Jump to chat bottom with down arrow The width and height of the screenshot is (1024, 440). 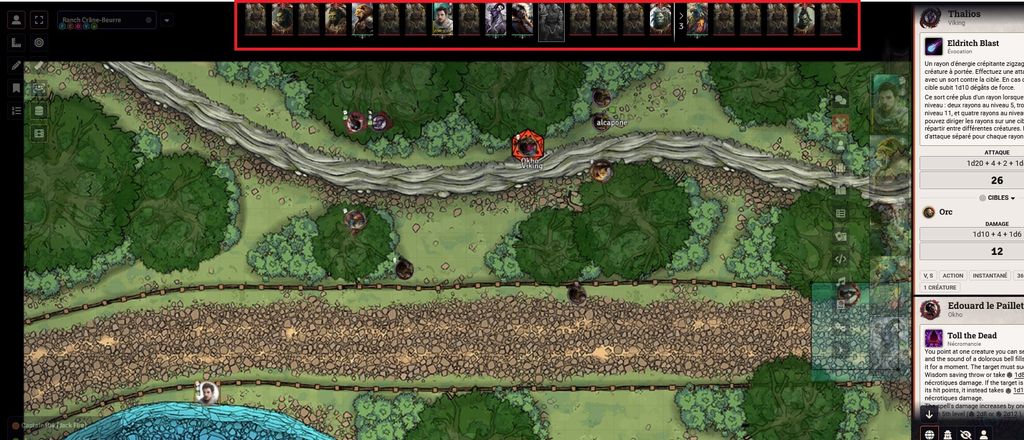pyautogui.click(x=929, y=414)
